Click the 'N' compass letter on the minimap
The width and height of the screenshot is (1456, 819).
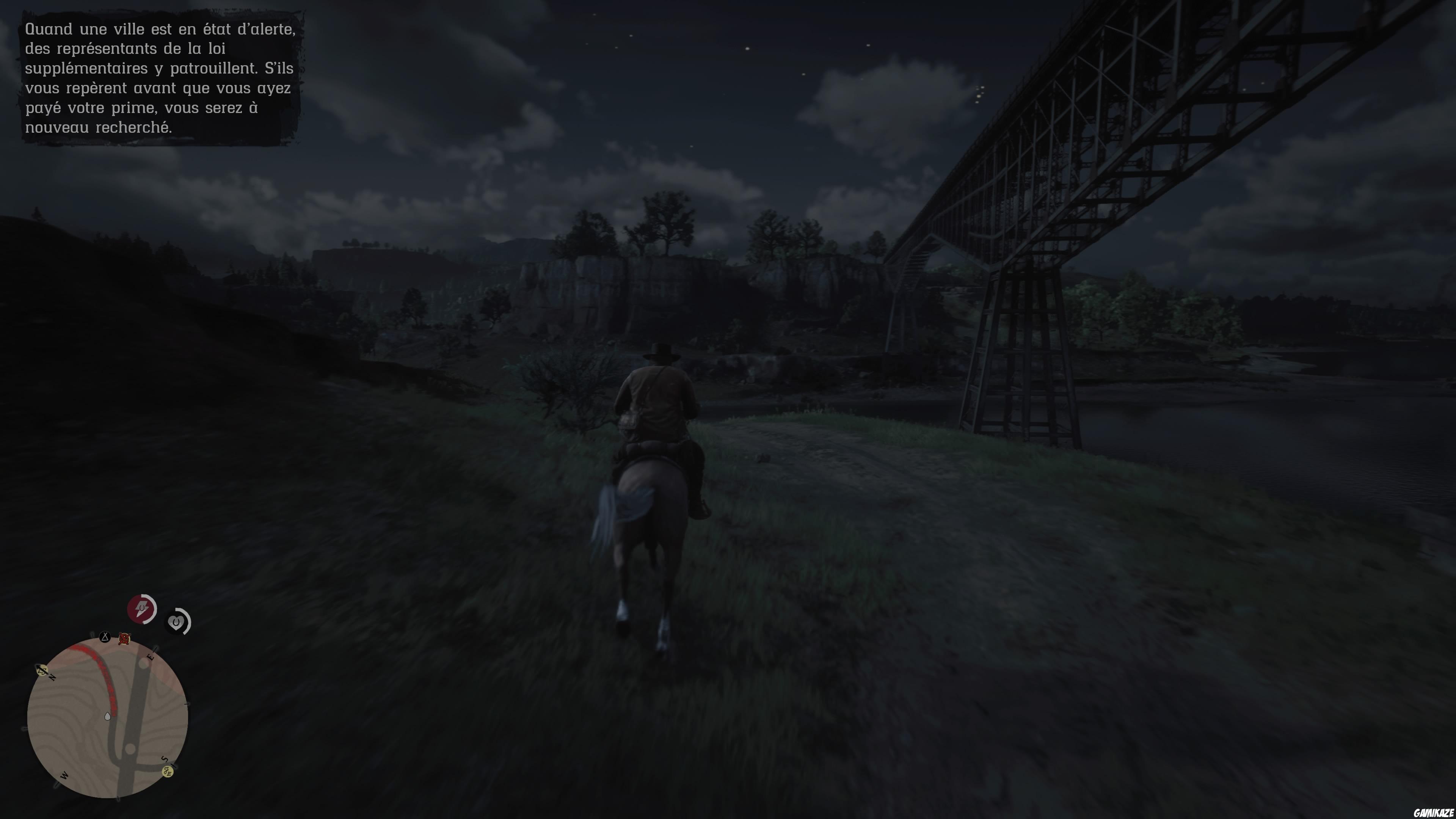click(52, 678)
